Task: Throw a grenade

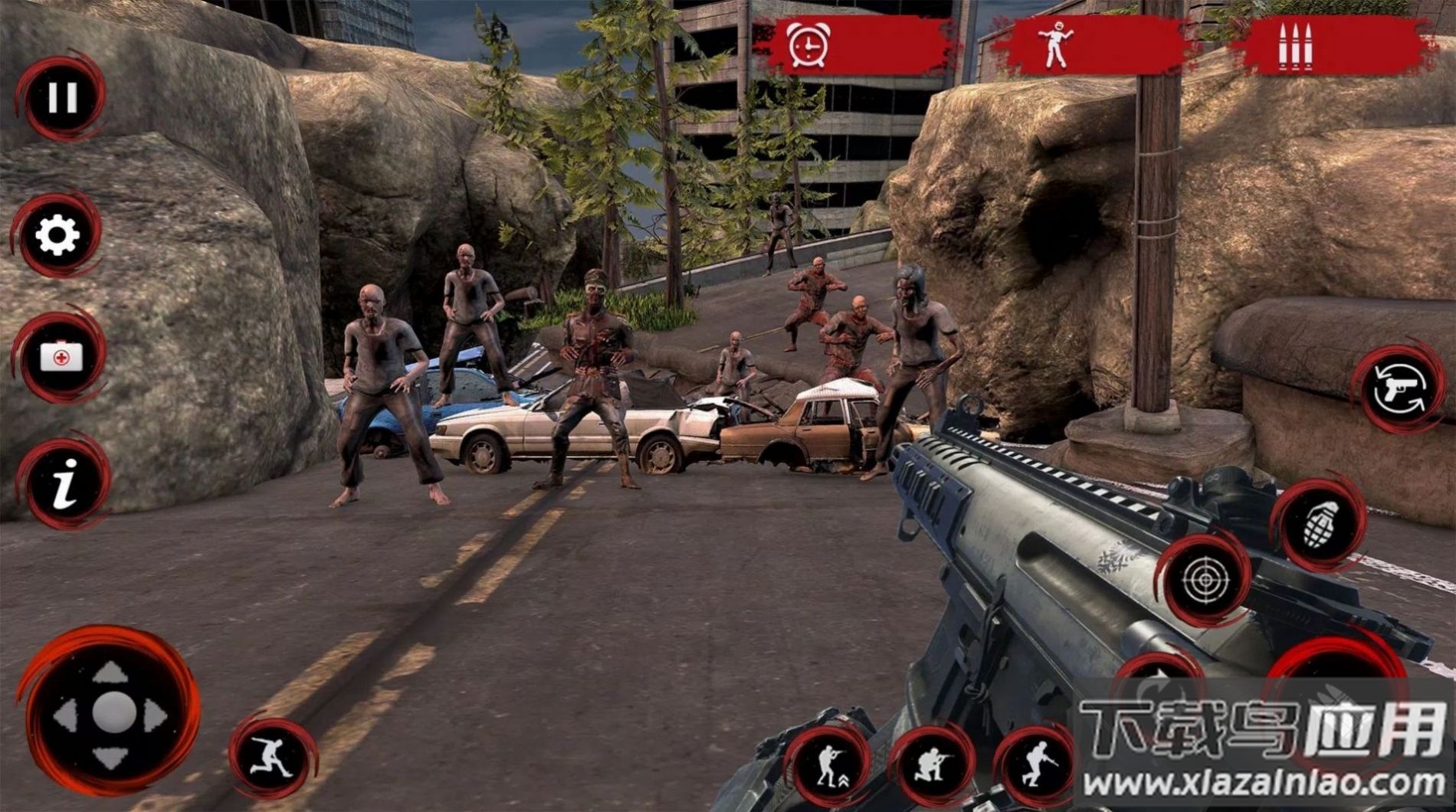Action: (x=1320, y=525)
